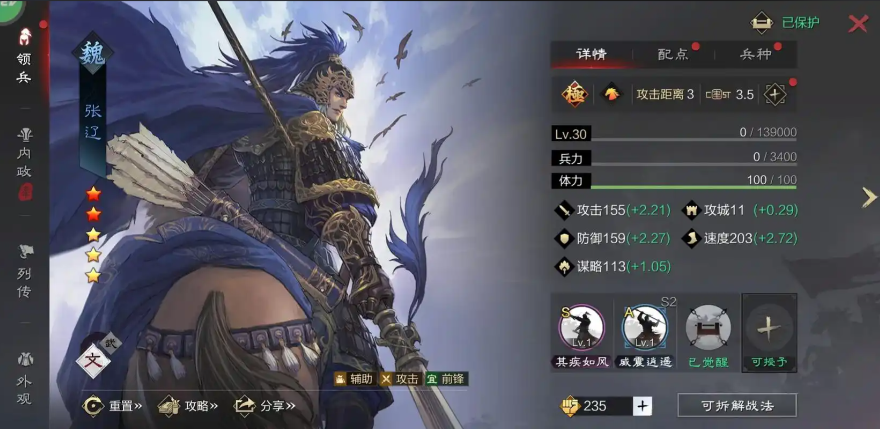Go to next hero with right arrow
880x429 pixels.
click(x=869, y=198)
